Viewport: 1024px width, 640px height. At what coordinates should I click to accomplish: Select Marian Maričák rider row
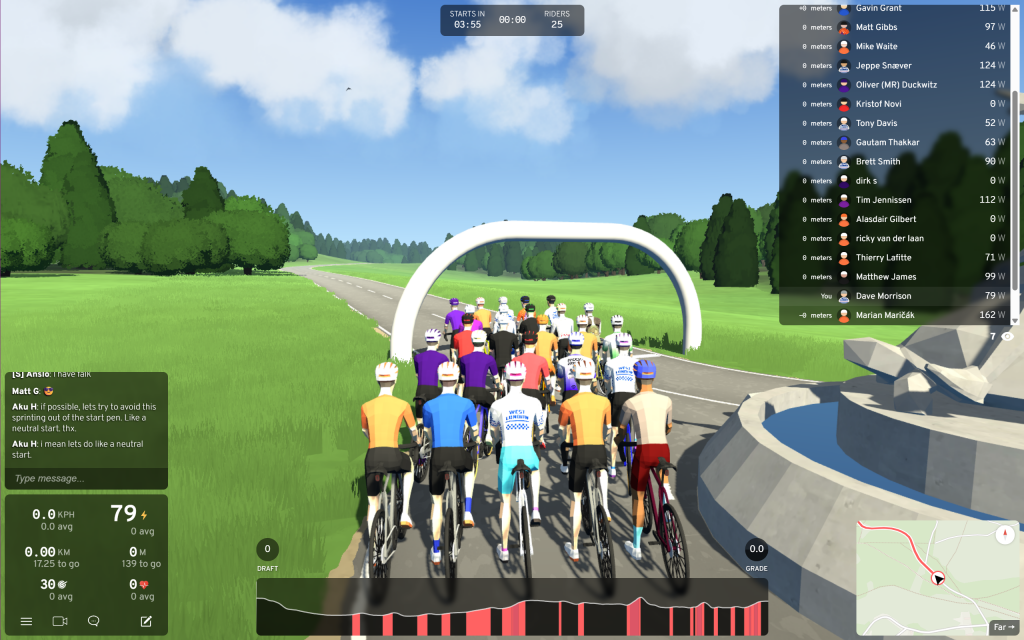[900, 315]
